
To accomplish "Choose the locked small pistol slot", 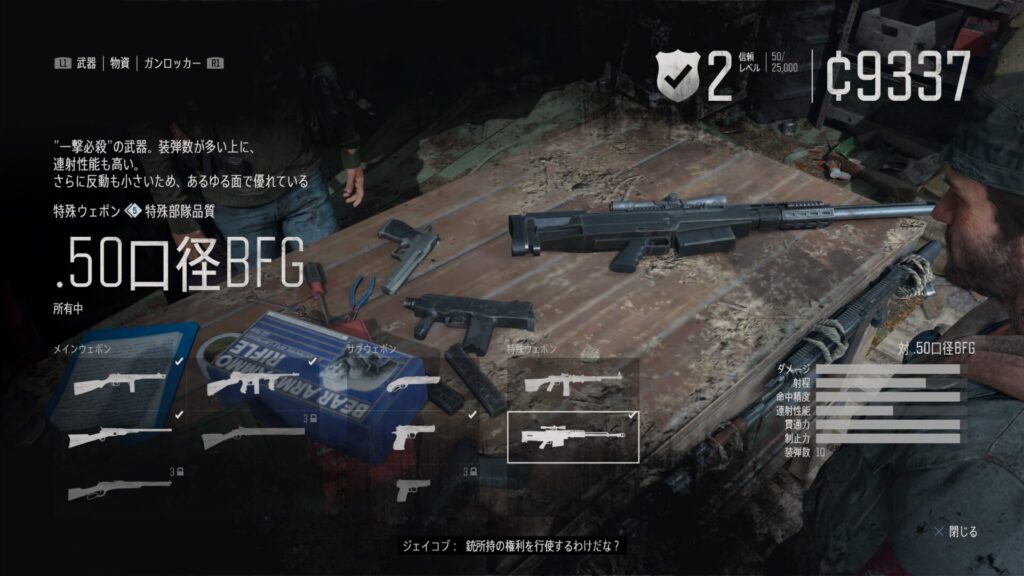I will pyautogui.click(x=412, y=489).
